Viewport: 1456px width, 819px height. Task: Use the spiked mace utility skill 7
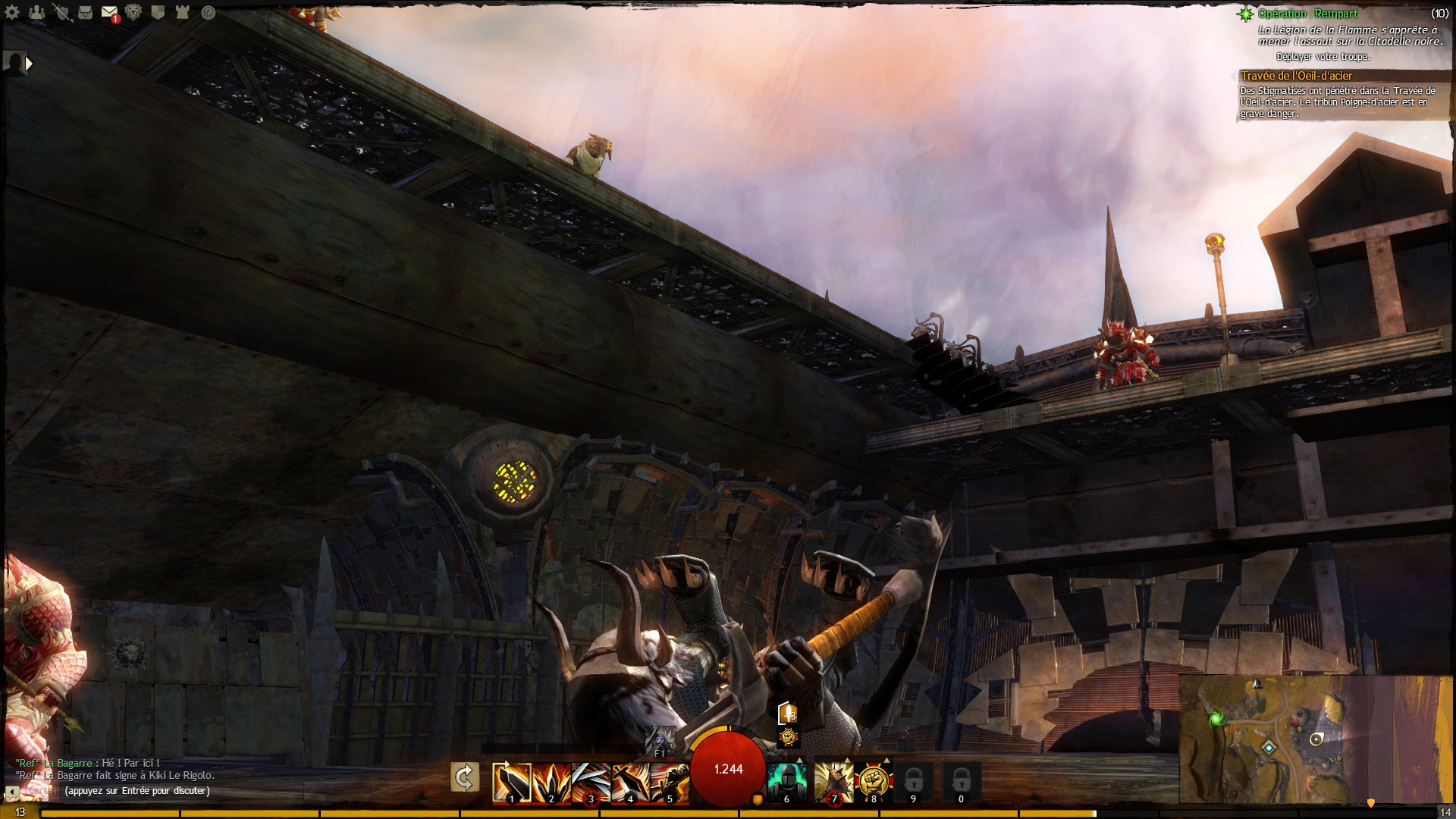[833, 782]
